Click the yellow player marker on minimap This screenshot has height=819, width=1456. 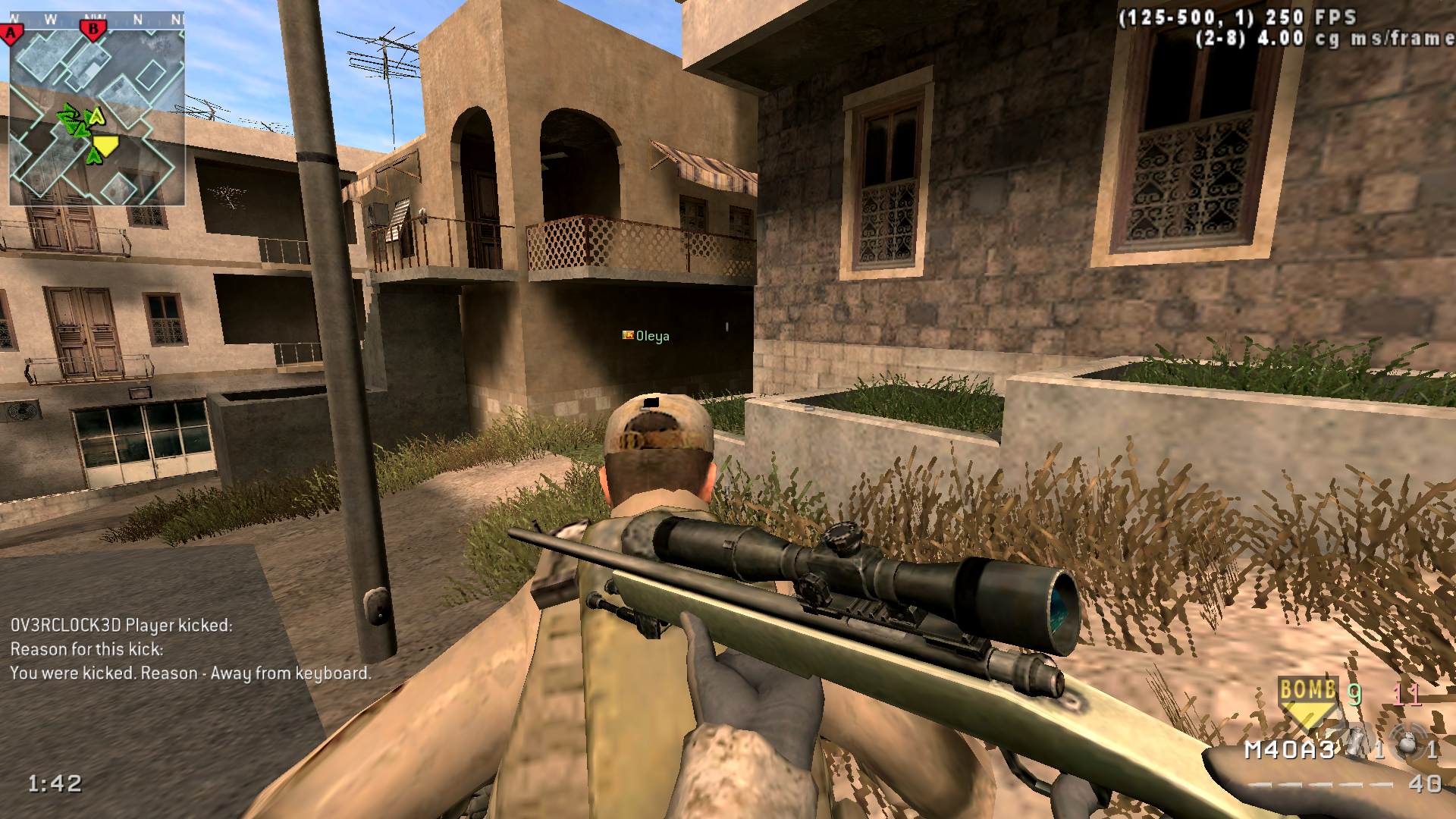(x=106, y=146)
